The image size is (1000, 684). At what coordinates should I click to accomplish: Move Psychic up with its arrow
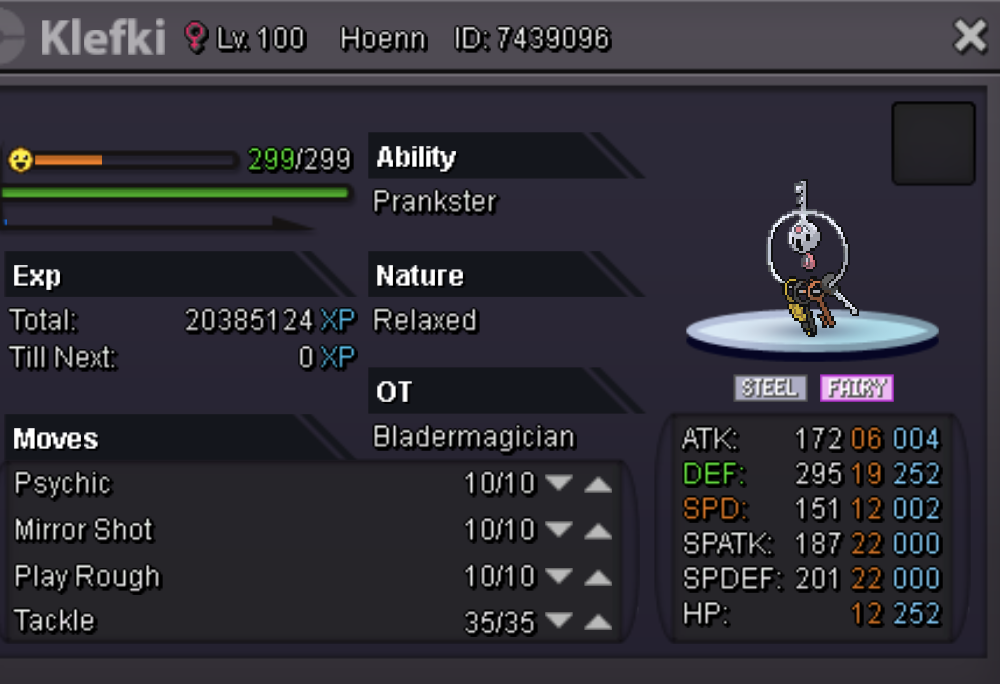(x=597, y=484)
